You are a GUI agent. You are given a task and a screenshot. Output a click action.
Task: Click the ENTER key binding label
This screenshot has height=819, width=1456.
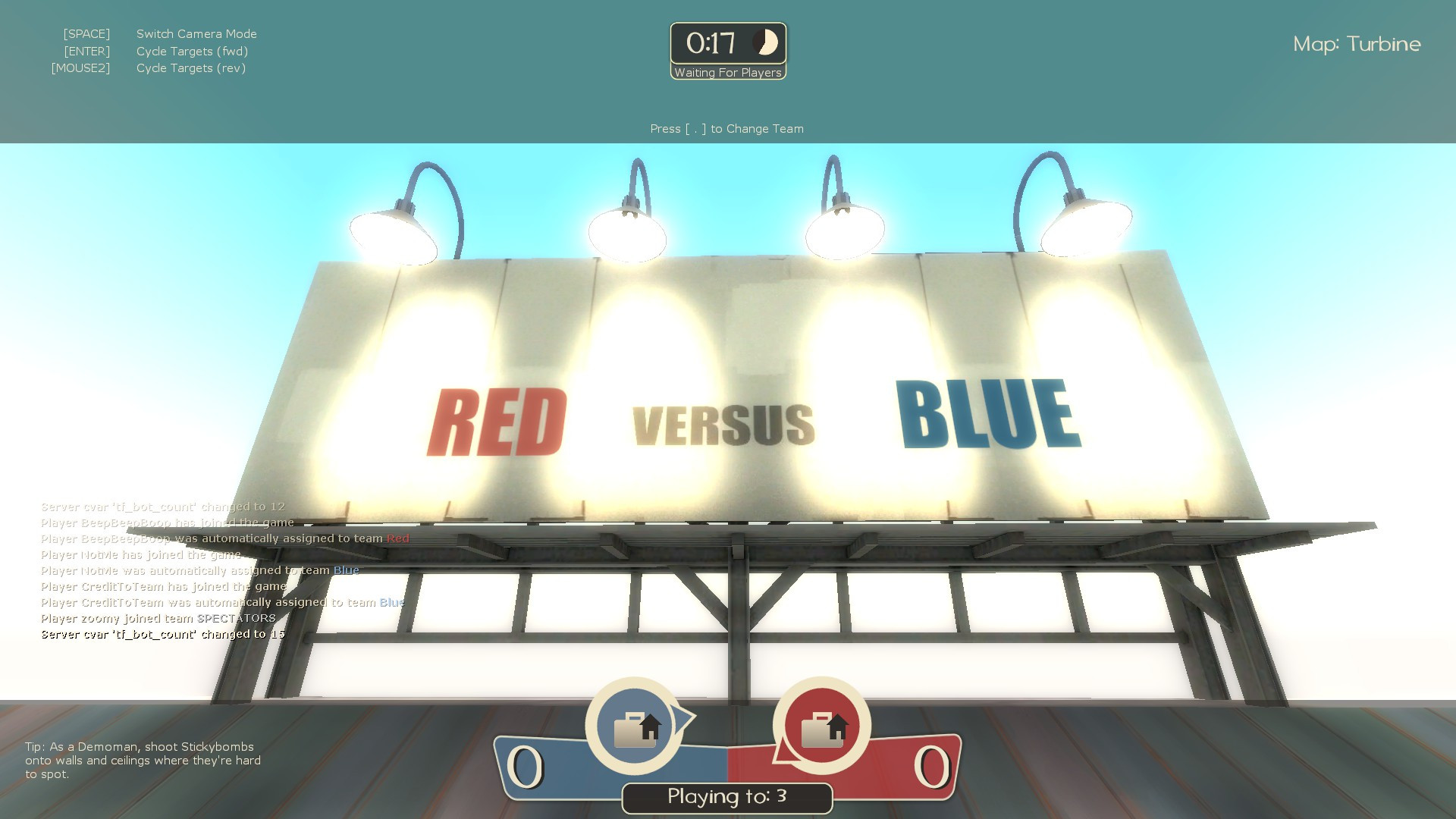point(88,51)
